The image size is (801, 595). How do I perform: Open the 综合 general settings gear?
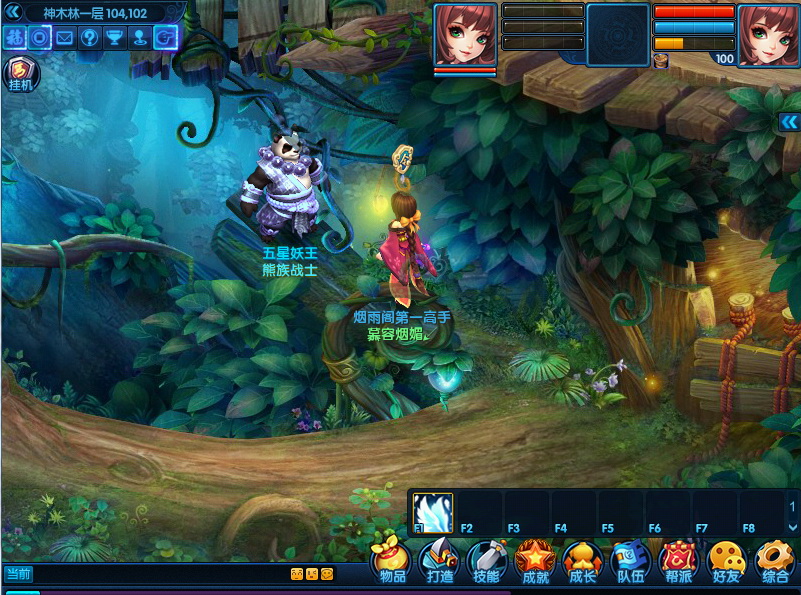click(x=774, y=561)
